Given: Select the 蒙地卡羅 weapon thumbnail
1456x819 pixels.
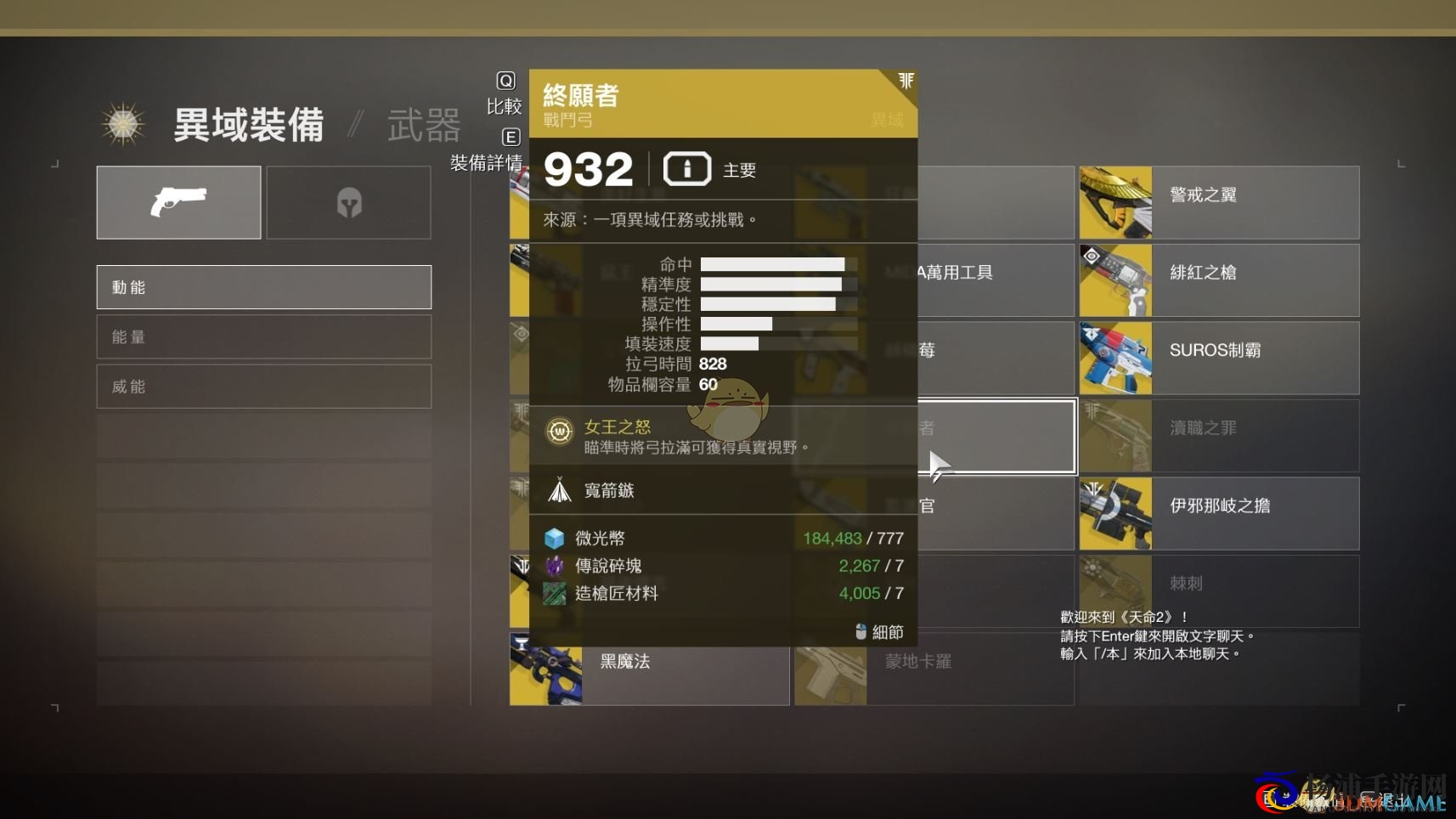Looking at the screenshot, I should click(831, 670).
